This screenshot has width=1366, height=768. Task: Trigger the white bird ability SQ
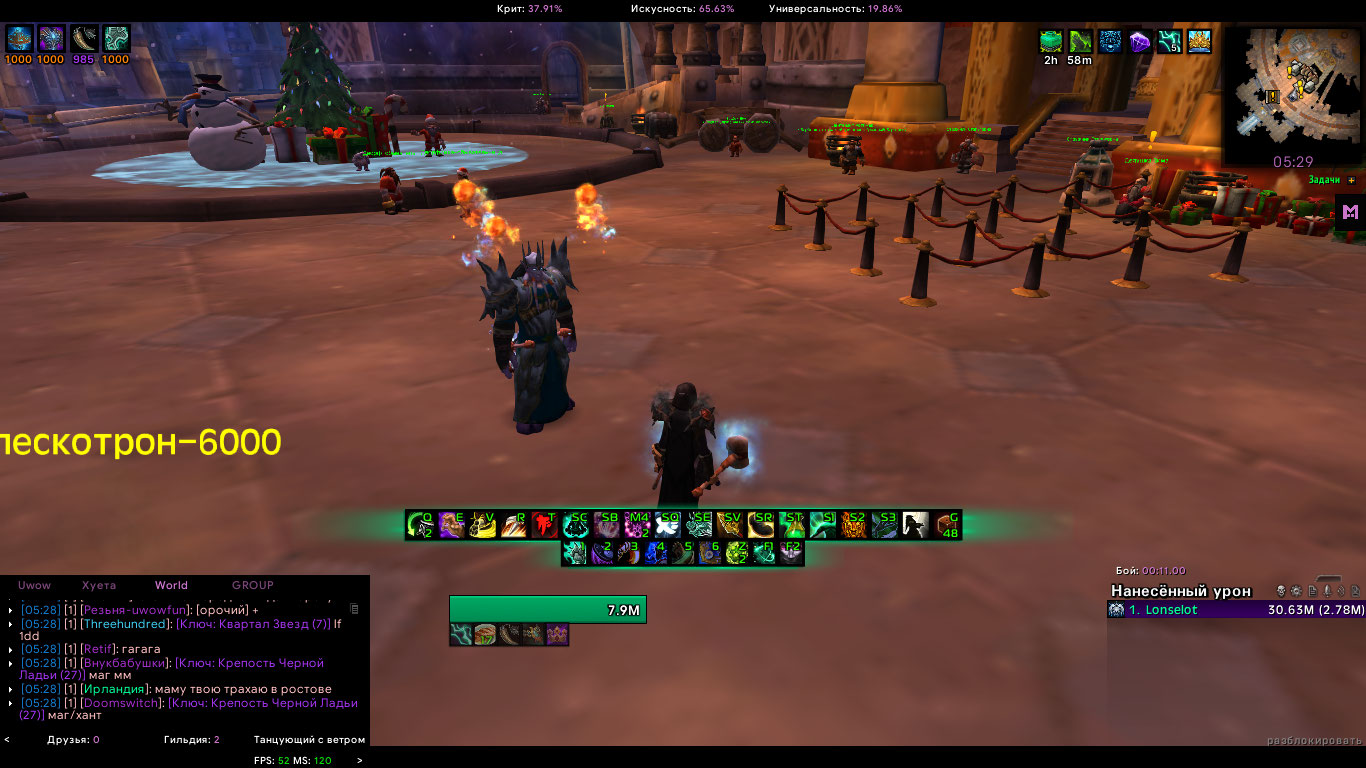[668, 525]
